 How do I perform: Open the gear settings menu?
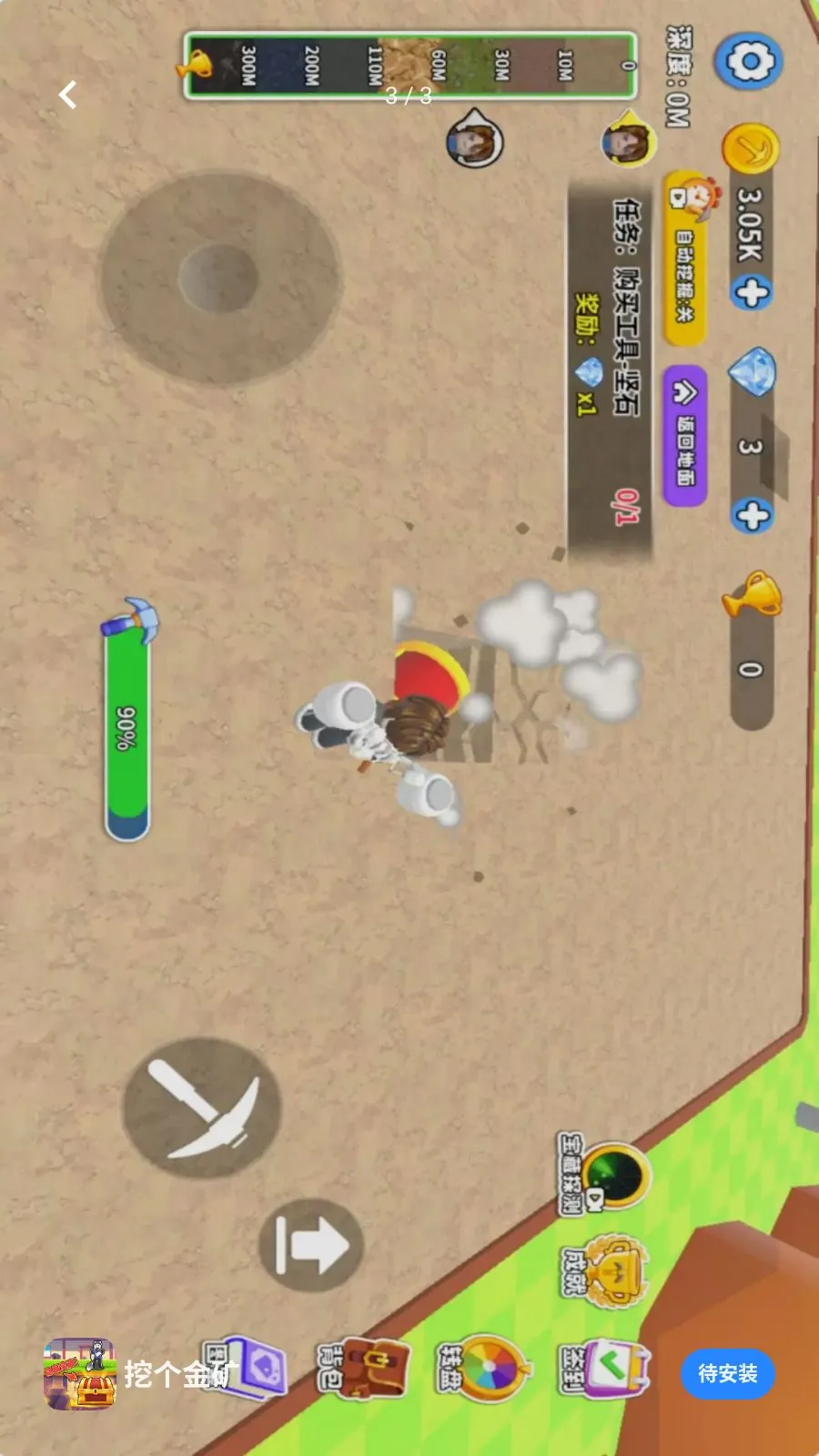tap(748, 62)
